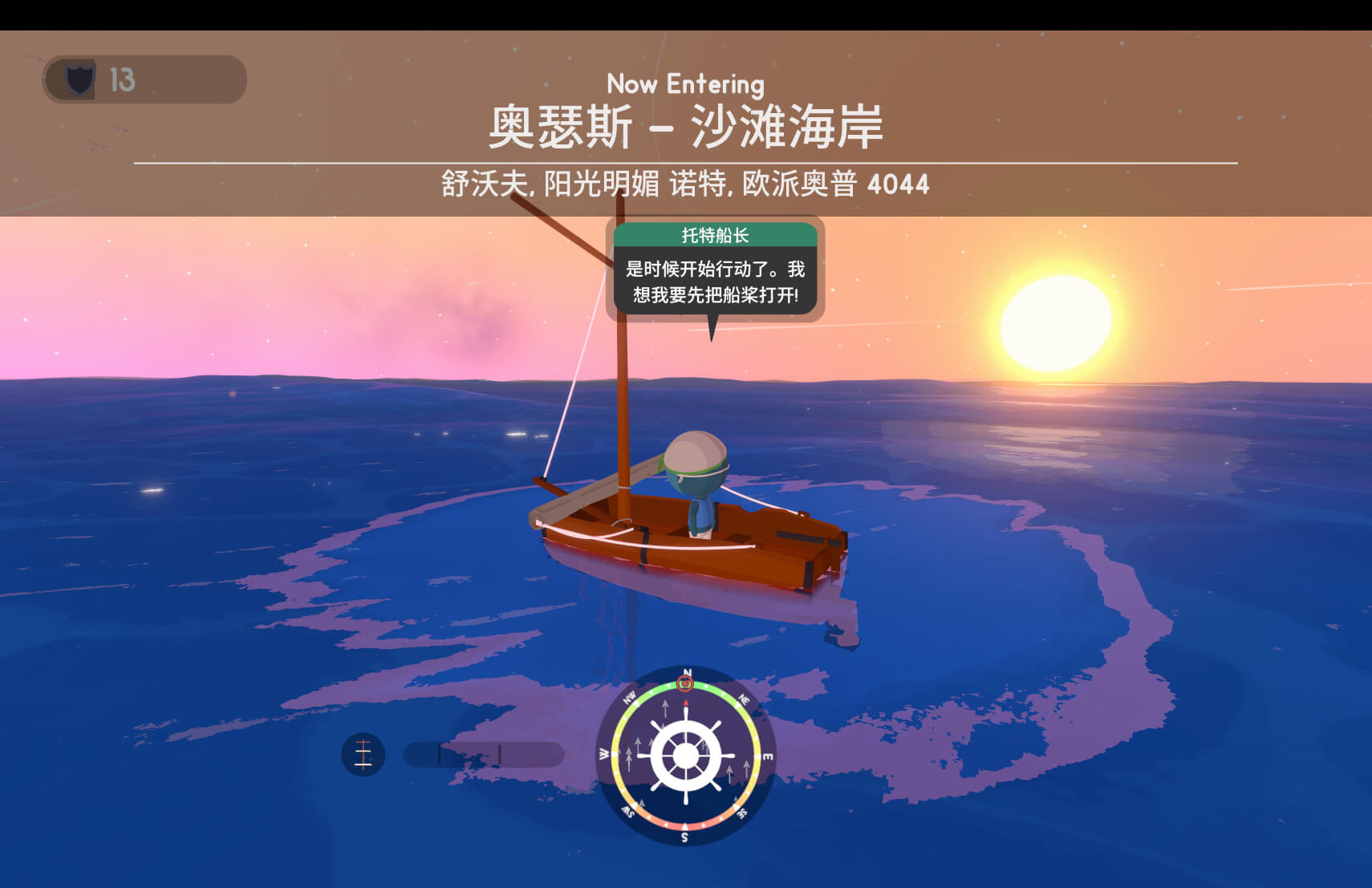Collapse the Now Entering banner
This screenshot has width=1372, height=888.
[x=686, y=84]
